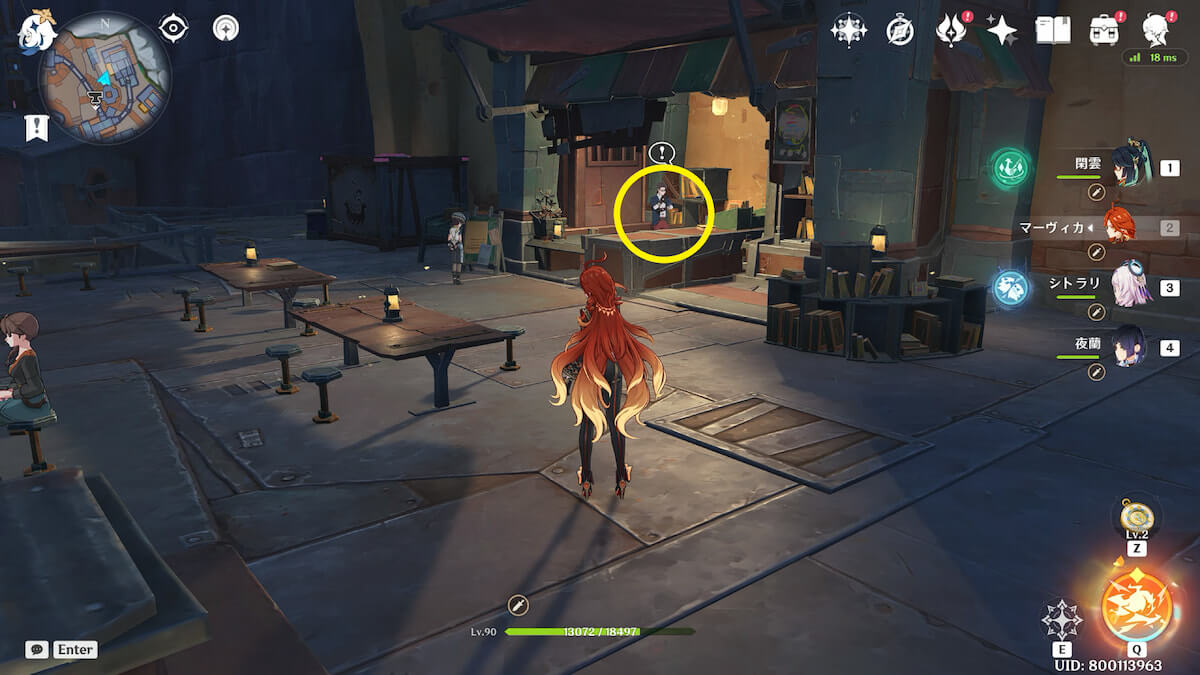The height and width of the screenshot is (675, 1200).
Task: Click the four-pointed compass star icon in the top bar
Action: coord(848,30)
